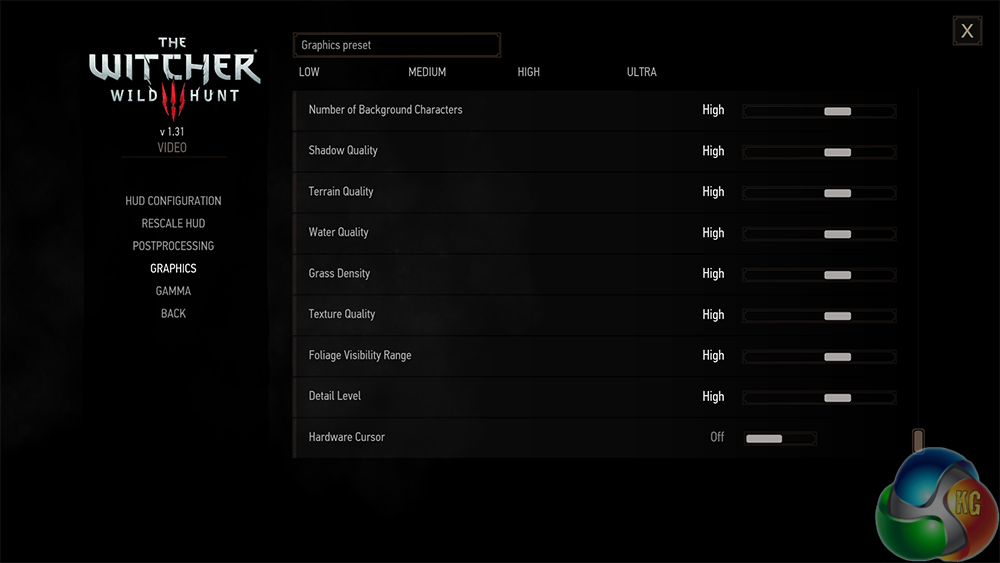Set graphics preset to Low
Viewport: 1000px width, 563px height.
[x=309, y=72]
